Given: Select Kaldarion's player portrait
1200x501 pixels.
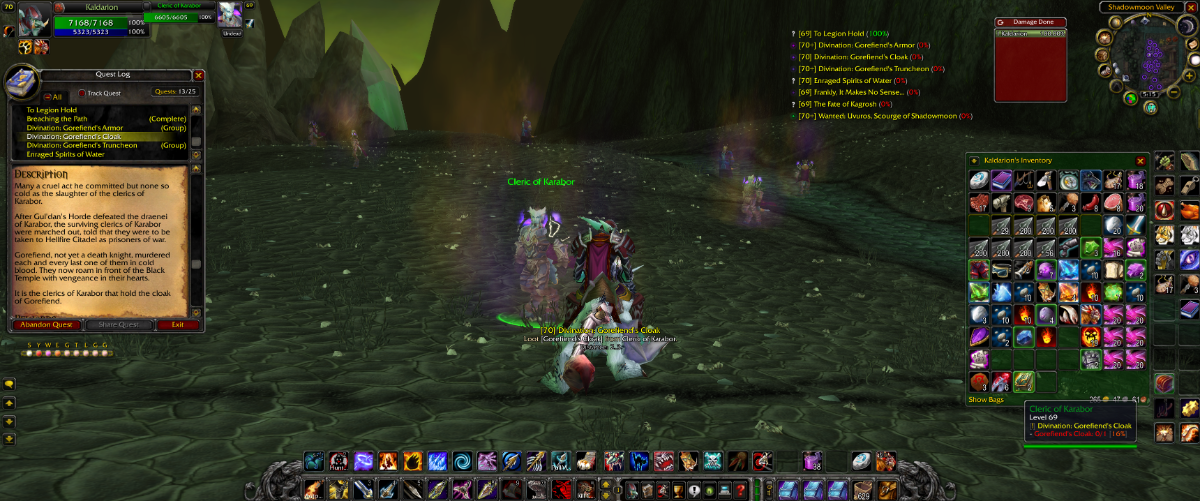Looking at the screenshot, I should pyautogui.click(x=27, y=21).
